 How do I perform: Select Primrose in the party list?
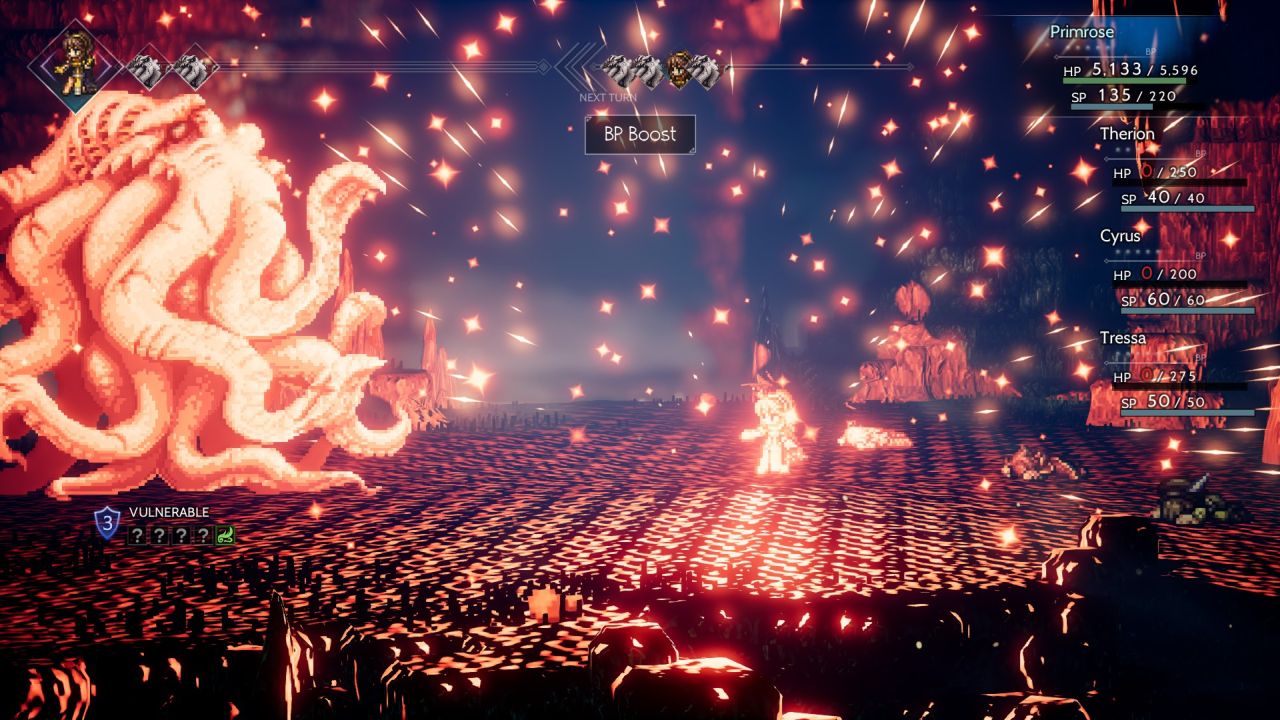1081,32
